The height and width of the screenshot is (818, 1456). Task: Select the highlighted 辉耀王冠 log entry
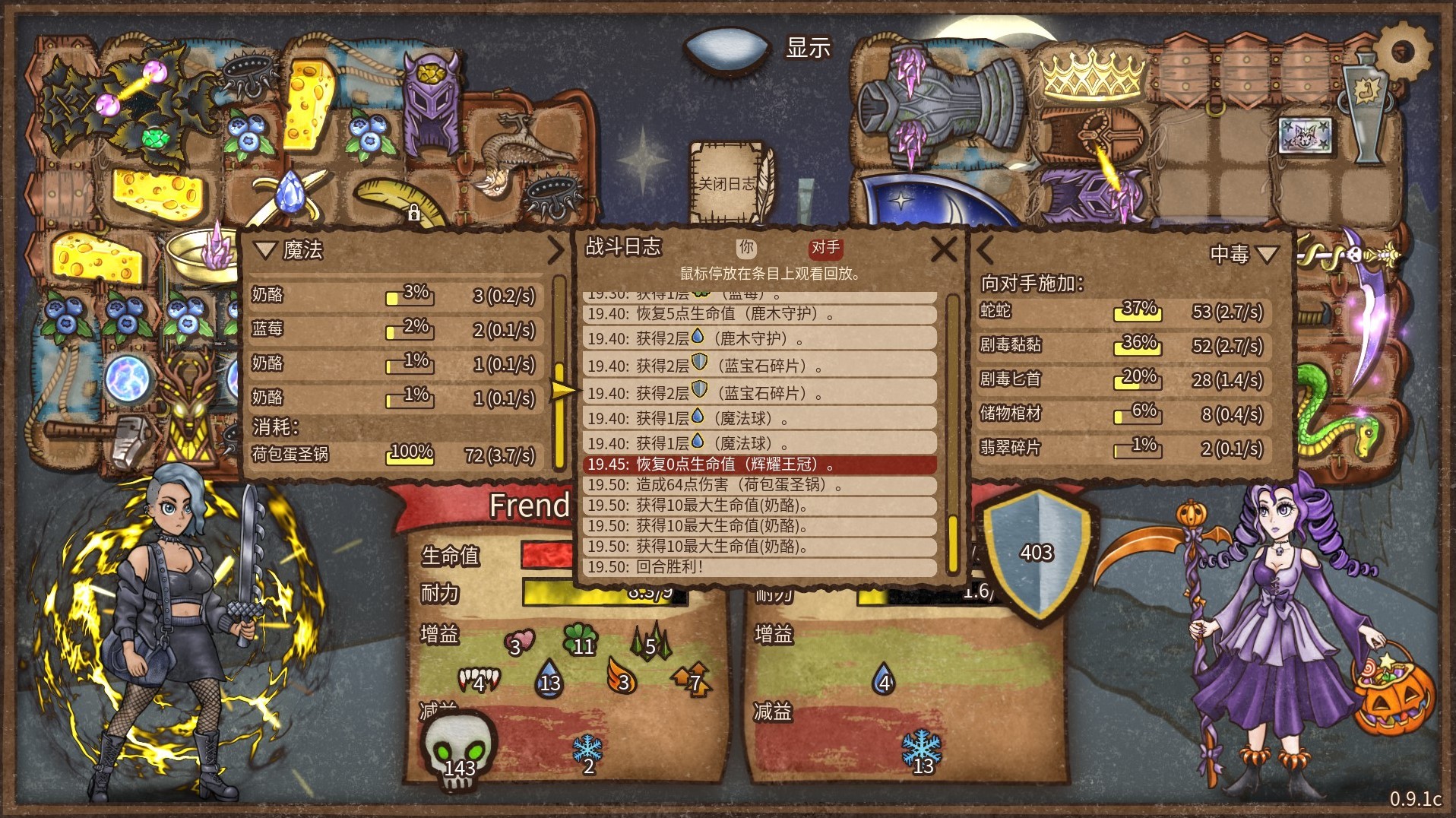[758, 464]
